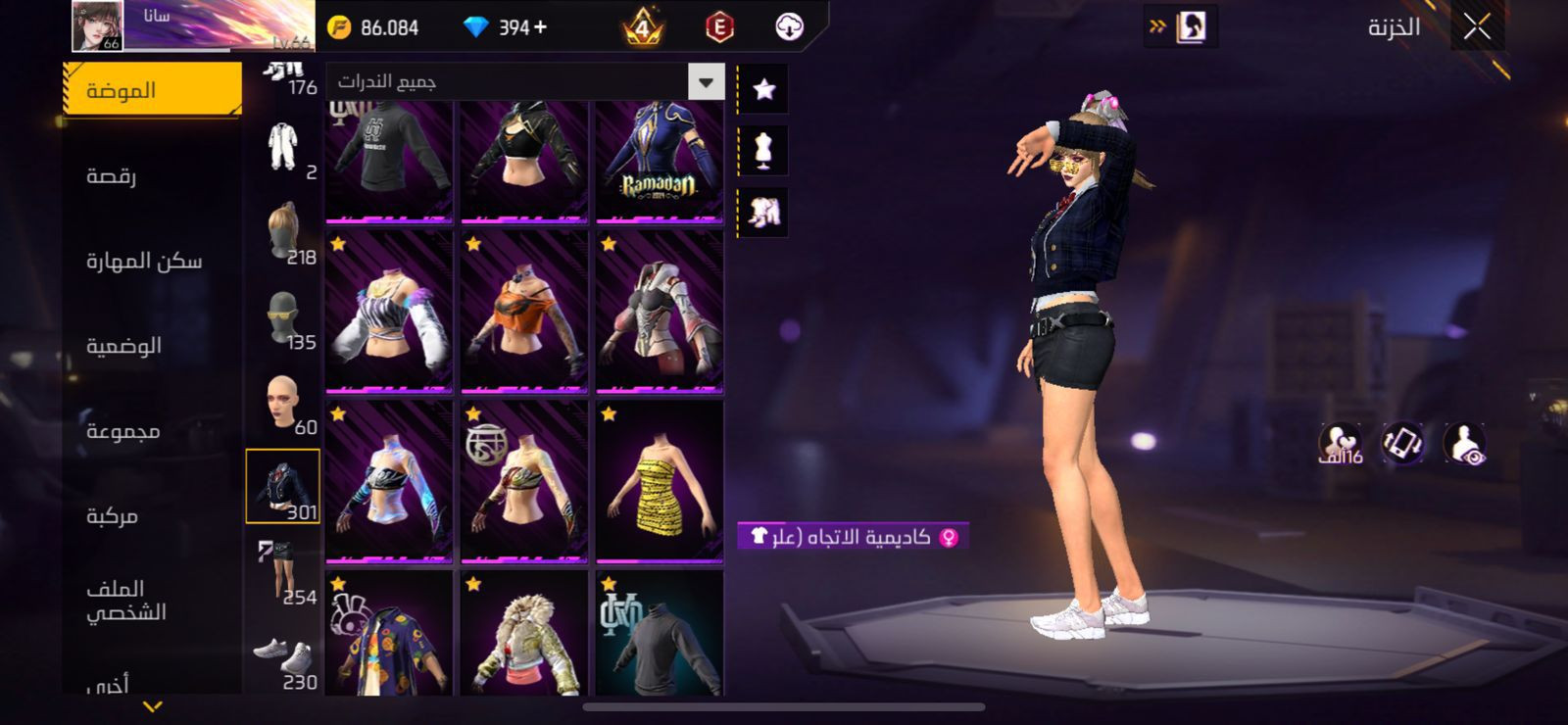Click the mannequin outfit icon
1568x725 pixels.
point(763,150)
